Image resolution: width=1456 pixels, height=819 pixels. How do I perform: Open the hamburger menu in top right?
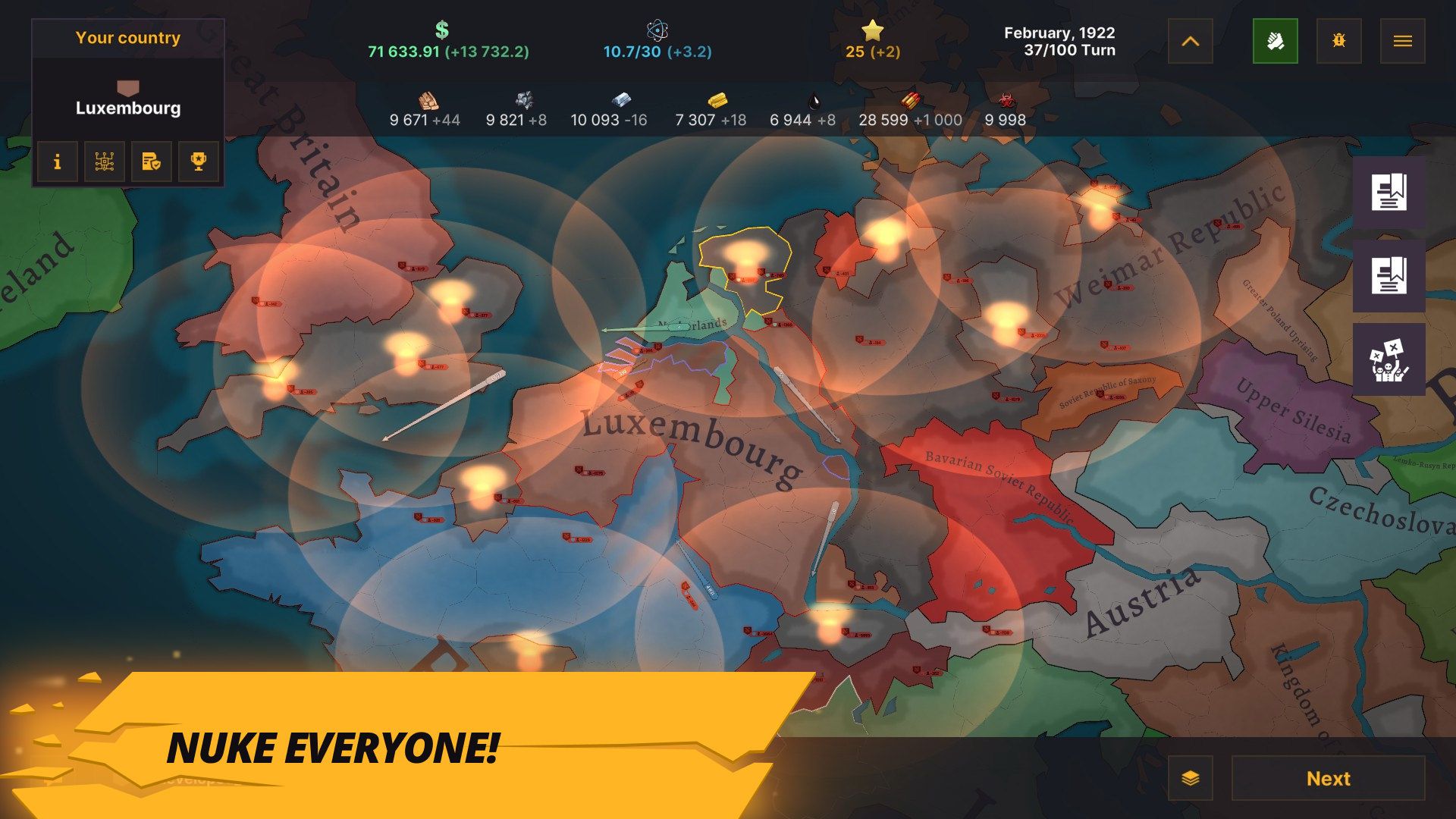tap(1403, 42)
